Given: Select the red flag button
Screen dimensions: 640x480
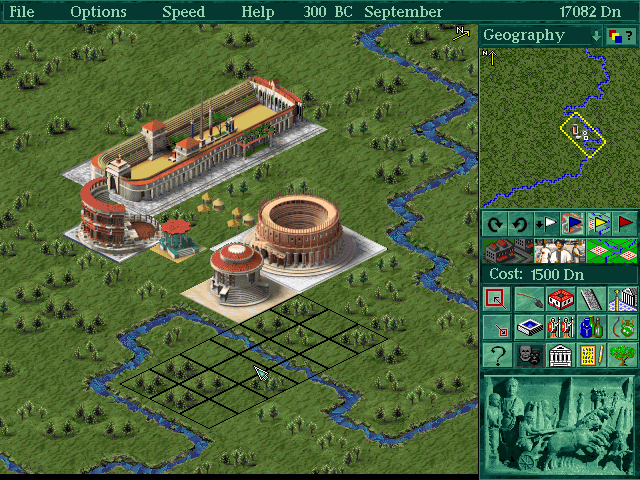Looking at the screenshot, I should (624, 223).
